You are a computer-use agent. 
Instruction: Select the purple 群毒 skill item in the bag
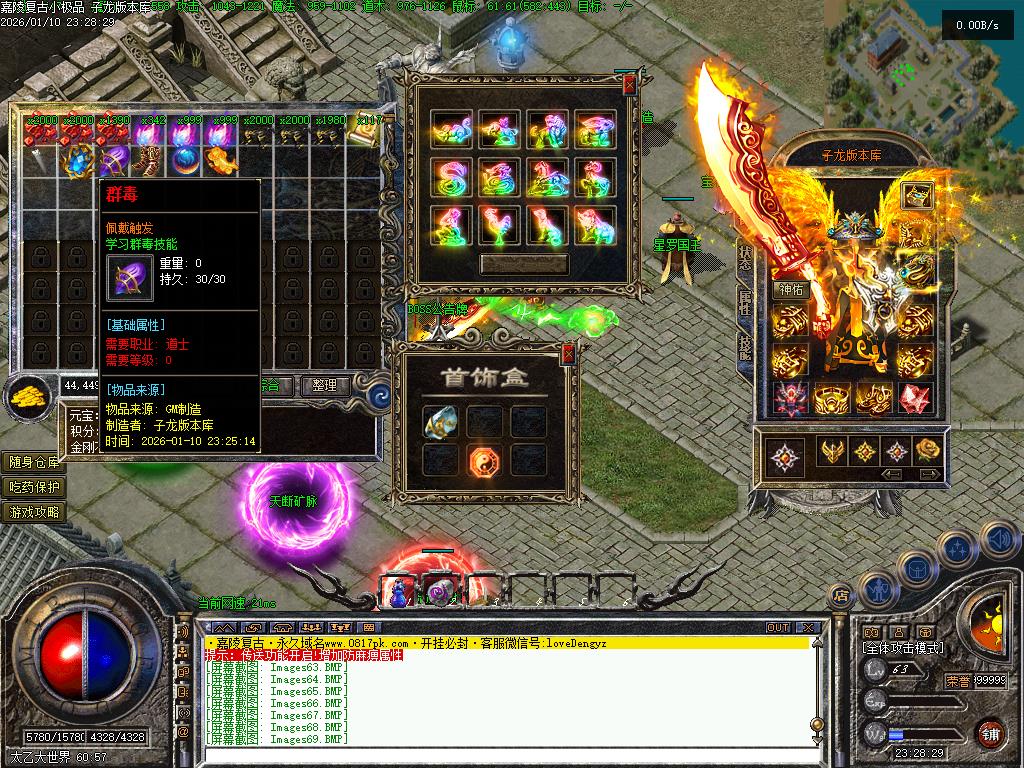pyautogui.click(x=116, y=160)
